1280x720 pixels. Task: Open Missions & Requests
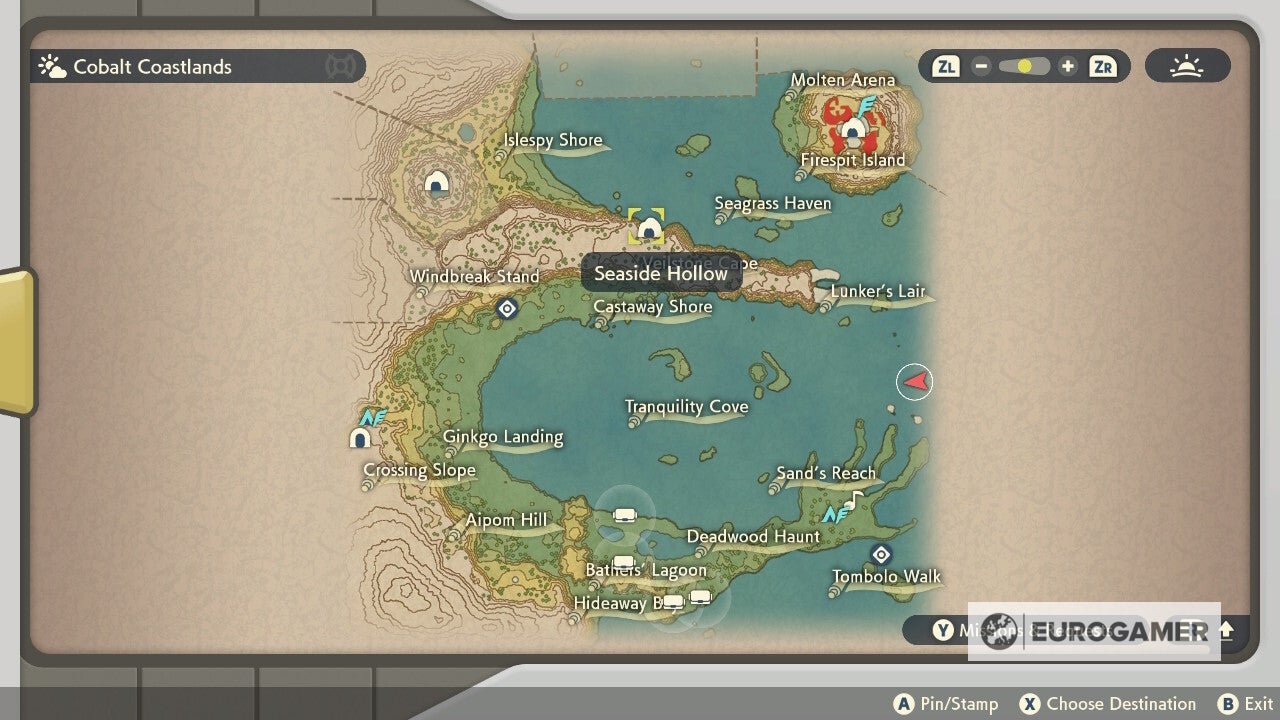coord(943,631)
